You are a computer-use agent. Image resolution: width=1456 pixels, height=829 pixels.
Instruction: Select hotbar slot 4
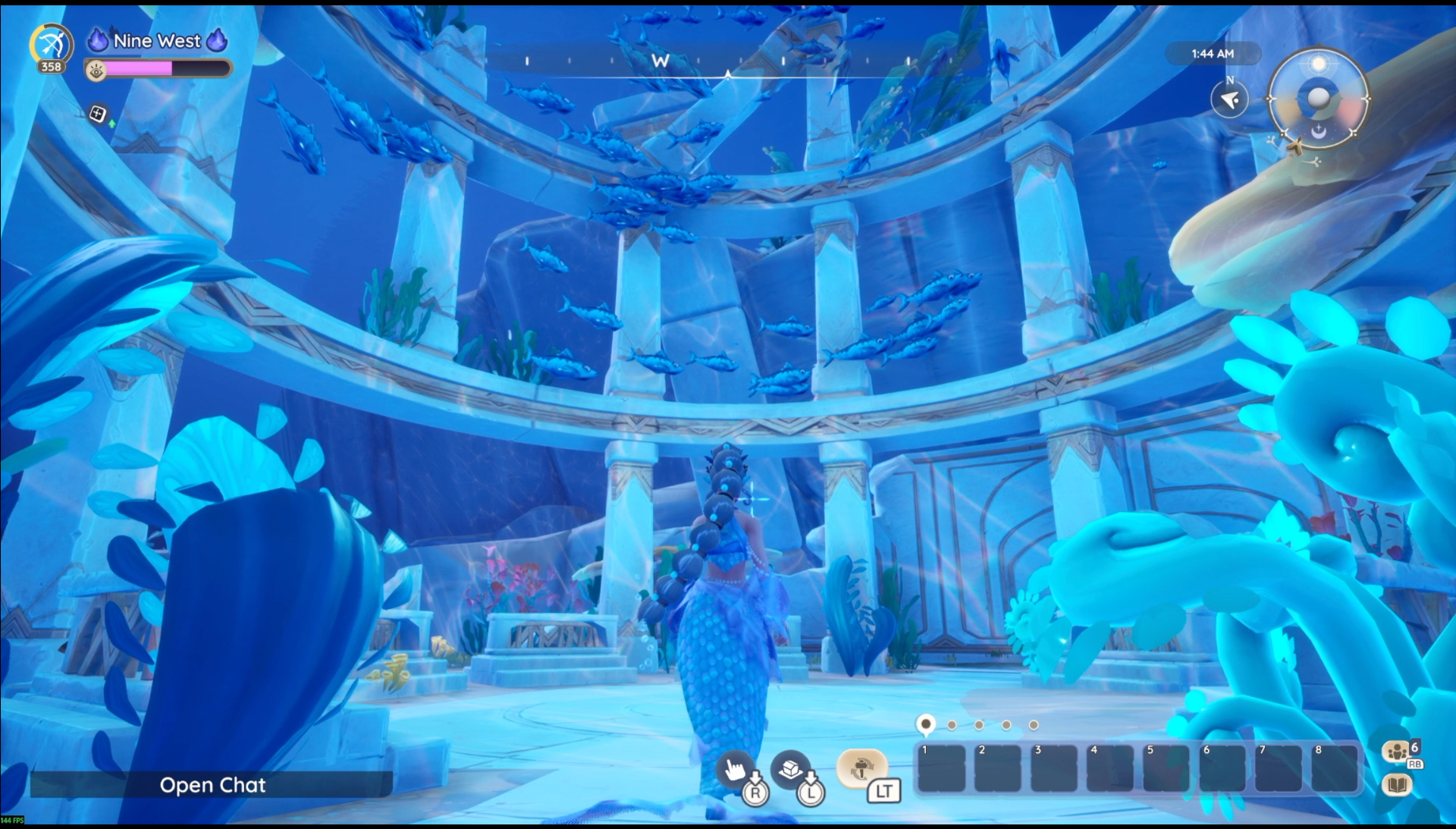click(1110, 768)
